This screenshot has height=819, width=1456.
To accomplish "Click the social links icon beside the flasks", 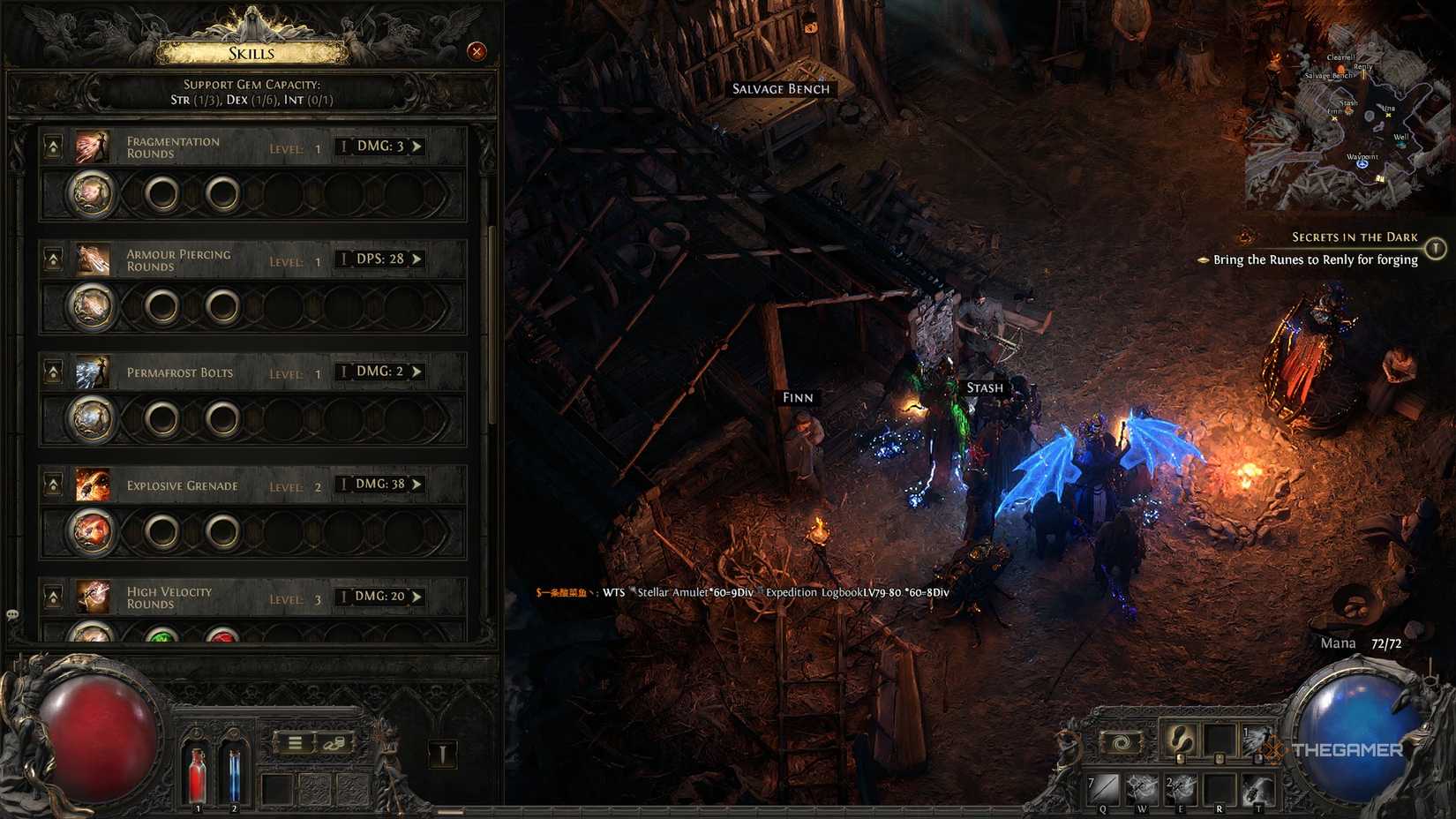I will 333,743.
